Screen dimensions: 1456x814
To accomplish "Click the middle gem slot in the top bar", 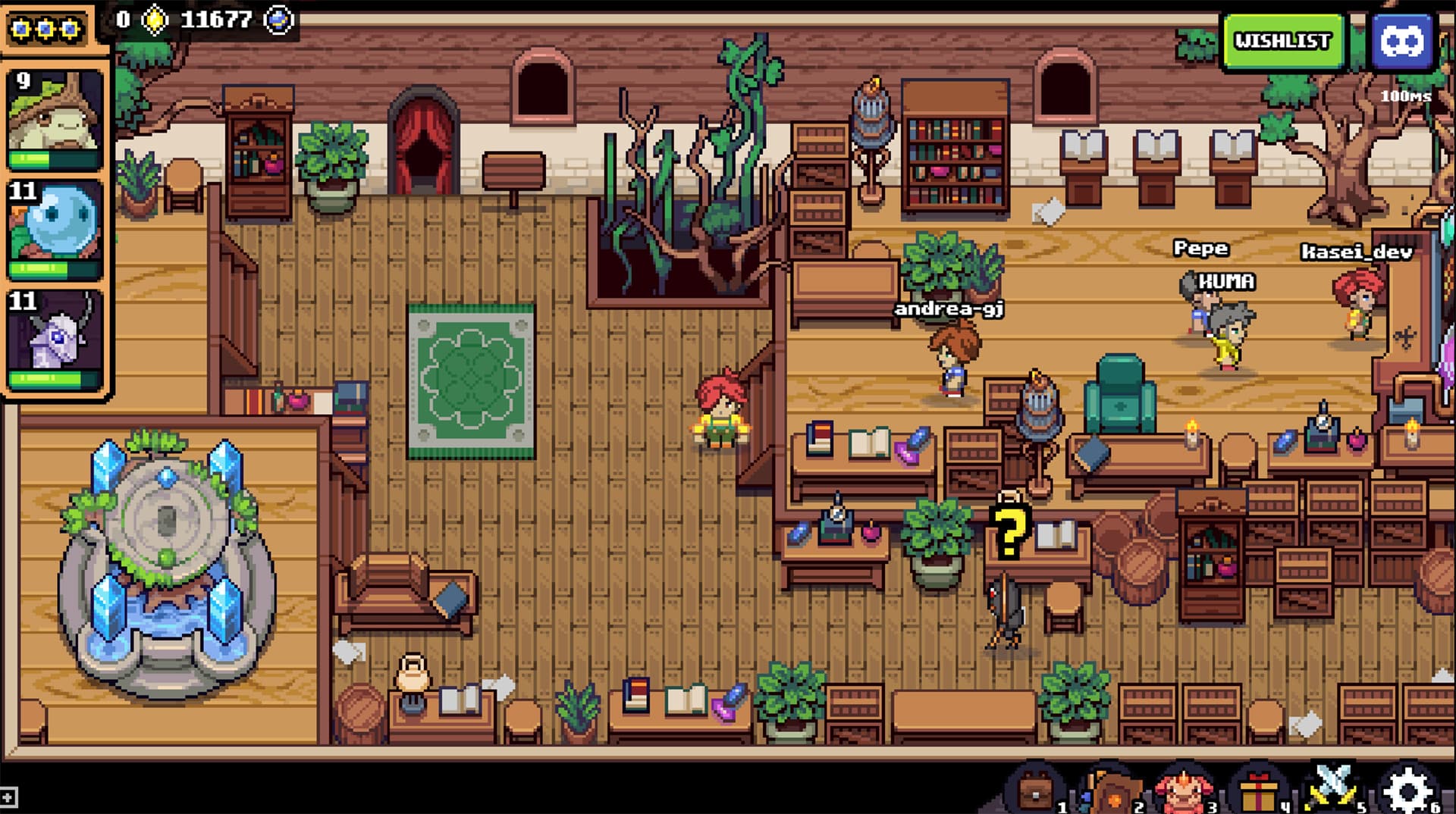I will 45,27.
